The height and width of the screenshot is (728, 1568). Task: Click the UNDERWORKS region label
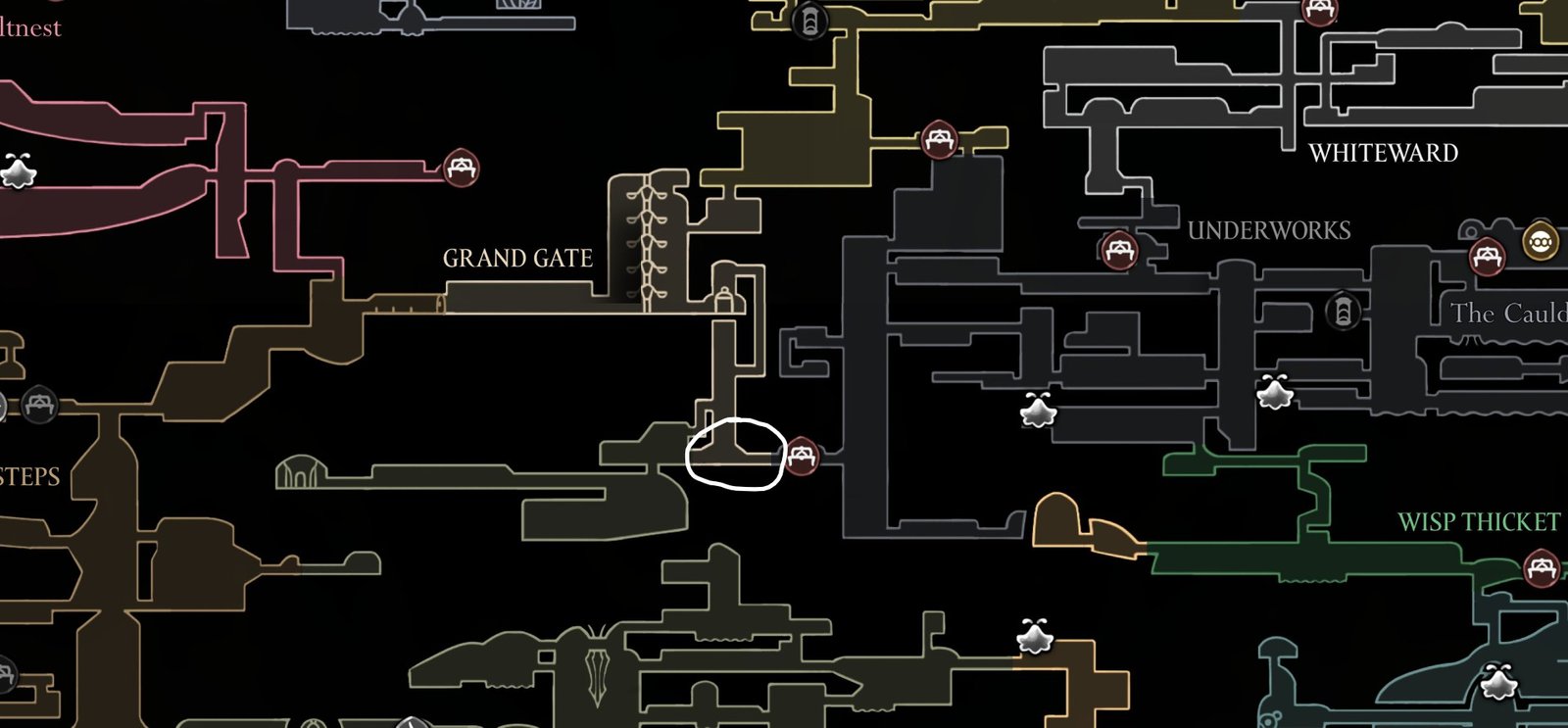(1268, 231)
